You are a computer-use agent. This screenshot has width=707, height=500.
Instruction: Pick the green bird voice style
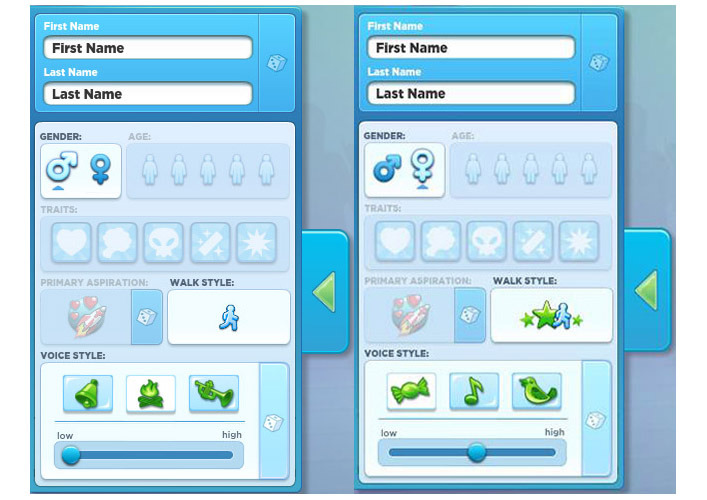pos(537,391)
